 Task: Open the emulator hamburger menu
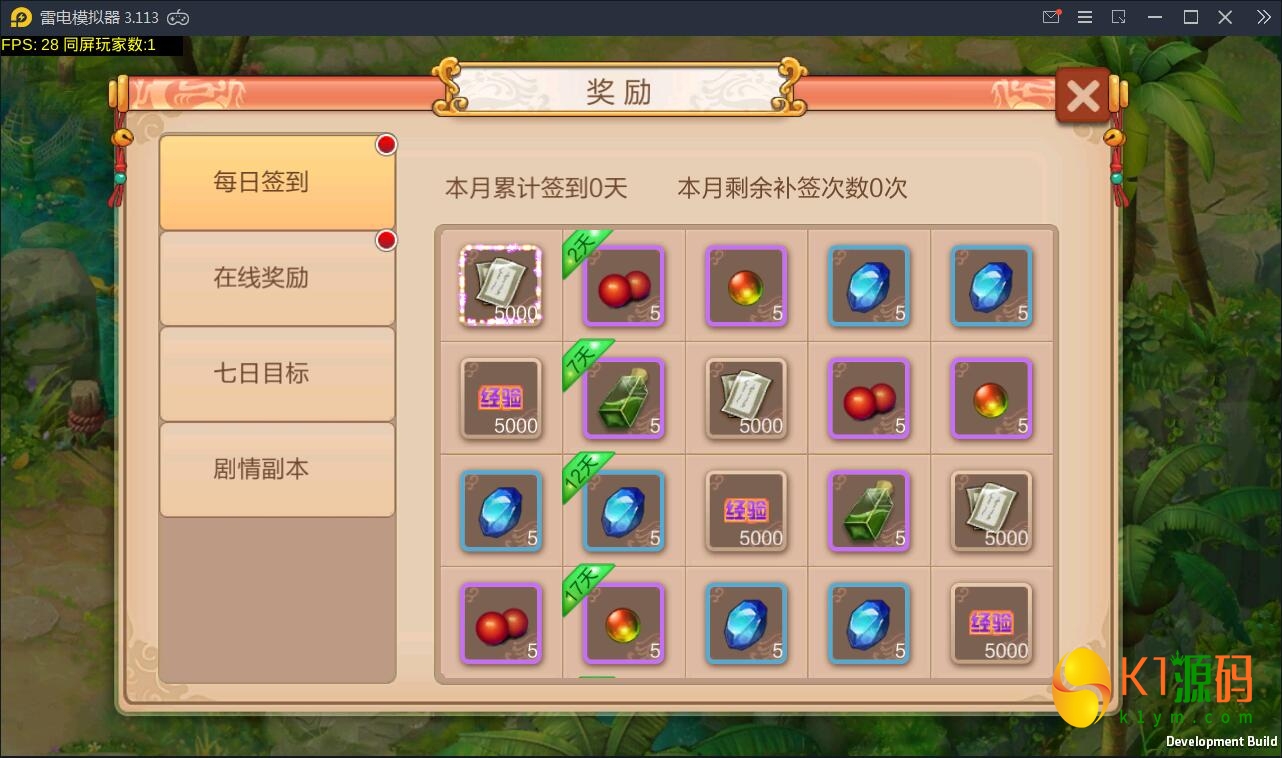pos(1084,16)
